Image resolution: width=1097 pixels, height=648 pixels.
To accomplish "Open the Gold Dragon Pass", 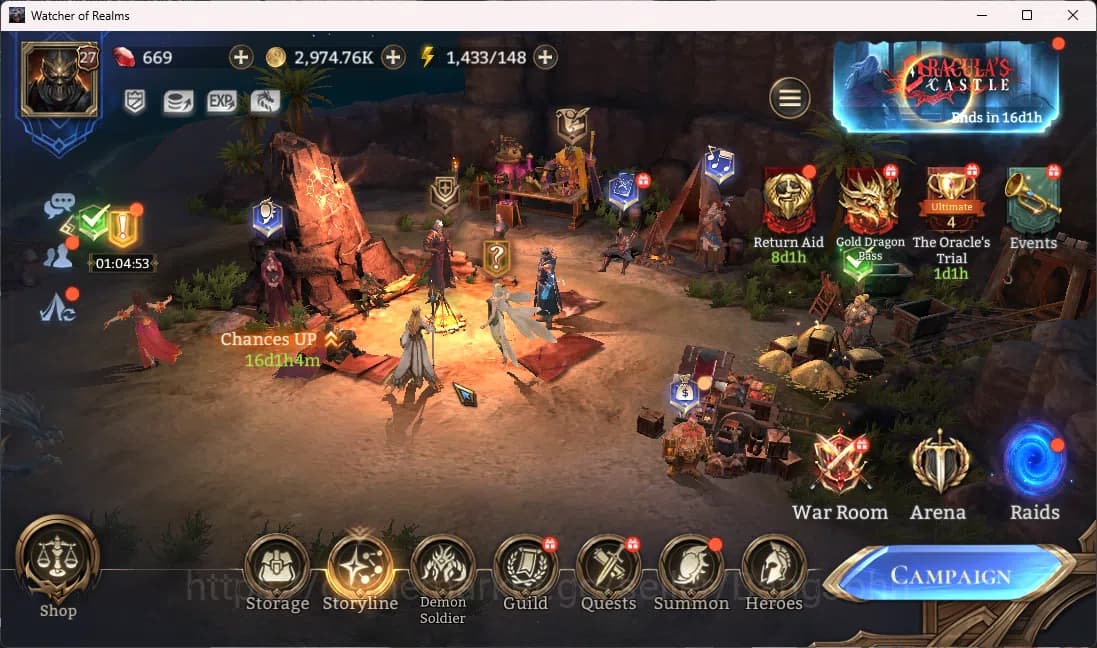I will point(869,202).
